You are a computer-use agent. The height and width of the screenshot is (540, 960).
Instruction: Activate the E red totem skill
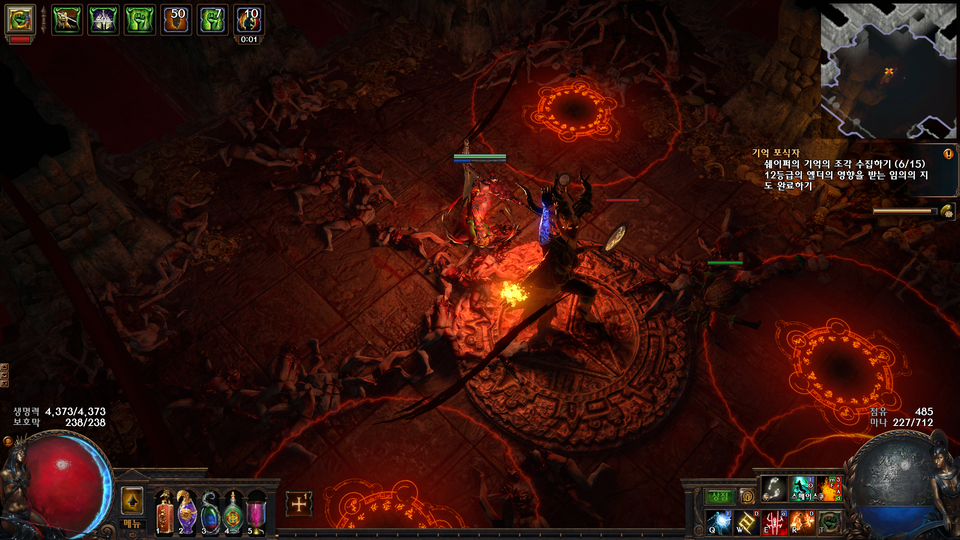point(776,521)
